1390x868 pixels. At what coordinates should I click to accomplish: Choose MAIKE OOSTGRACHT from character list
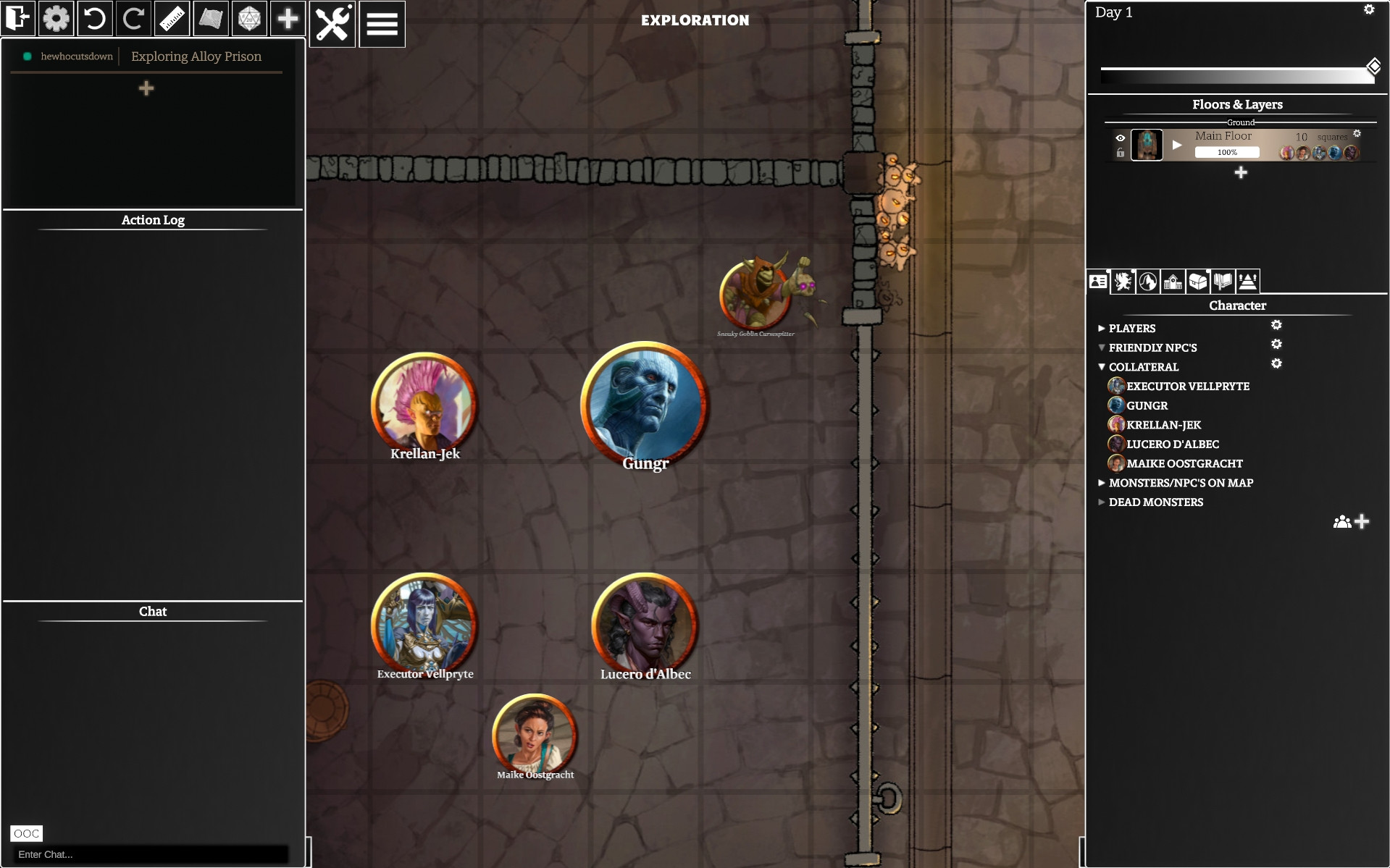click(1184, 464)
